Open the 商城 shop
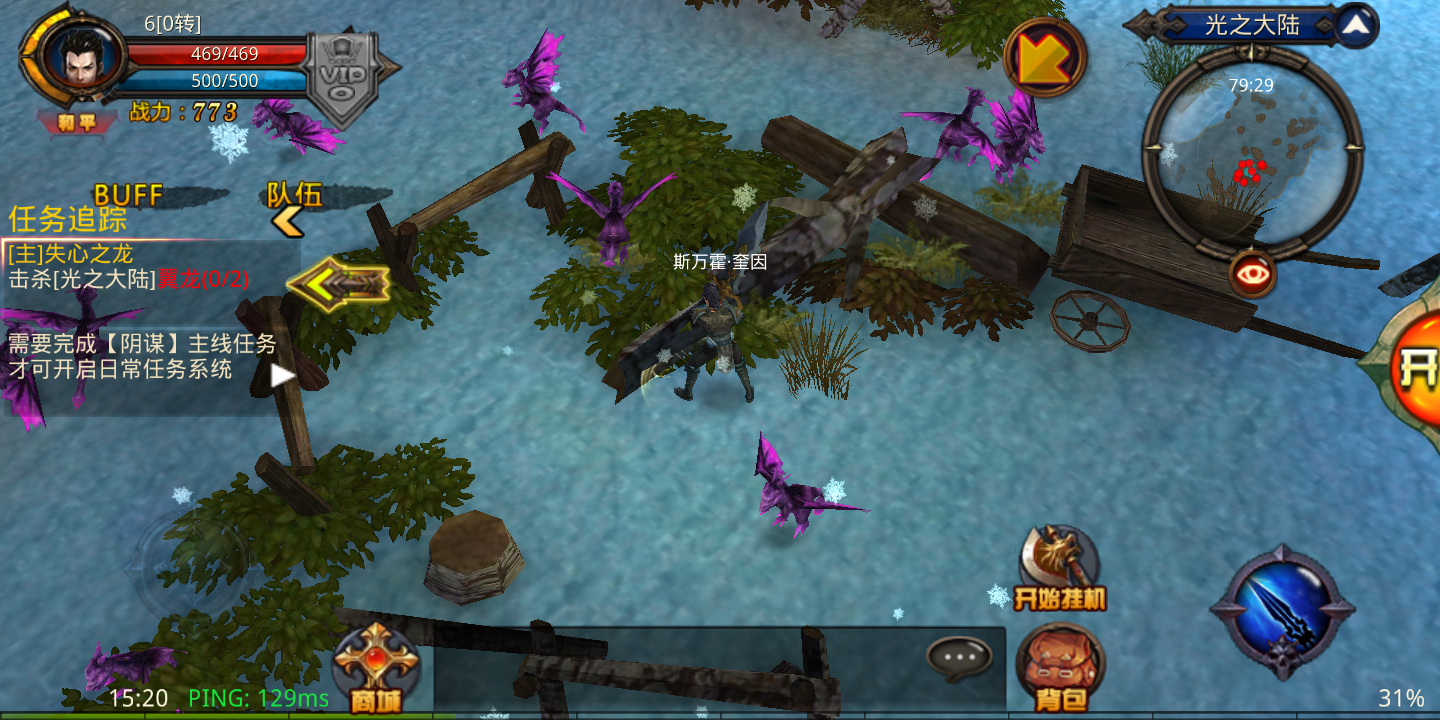 (376, 668)
